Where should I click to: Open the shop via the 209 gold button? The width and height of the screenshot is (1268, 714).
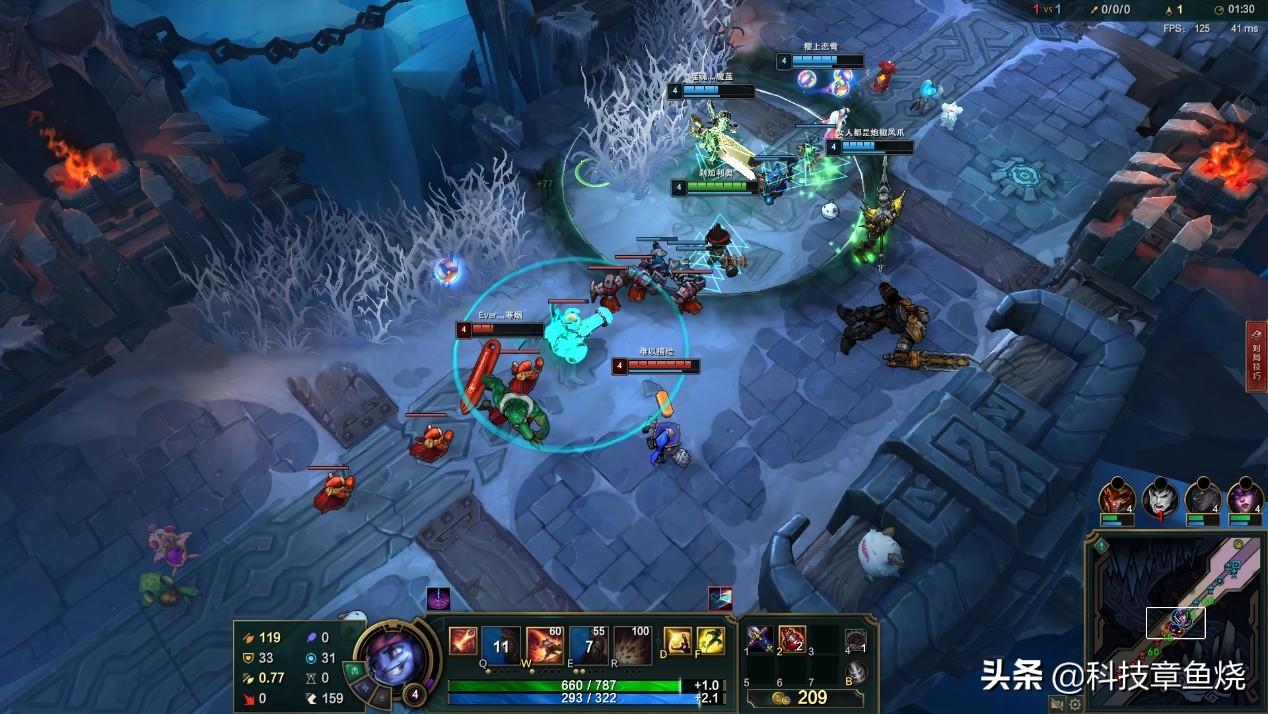click(x=804, y=697)
